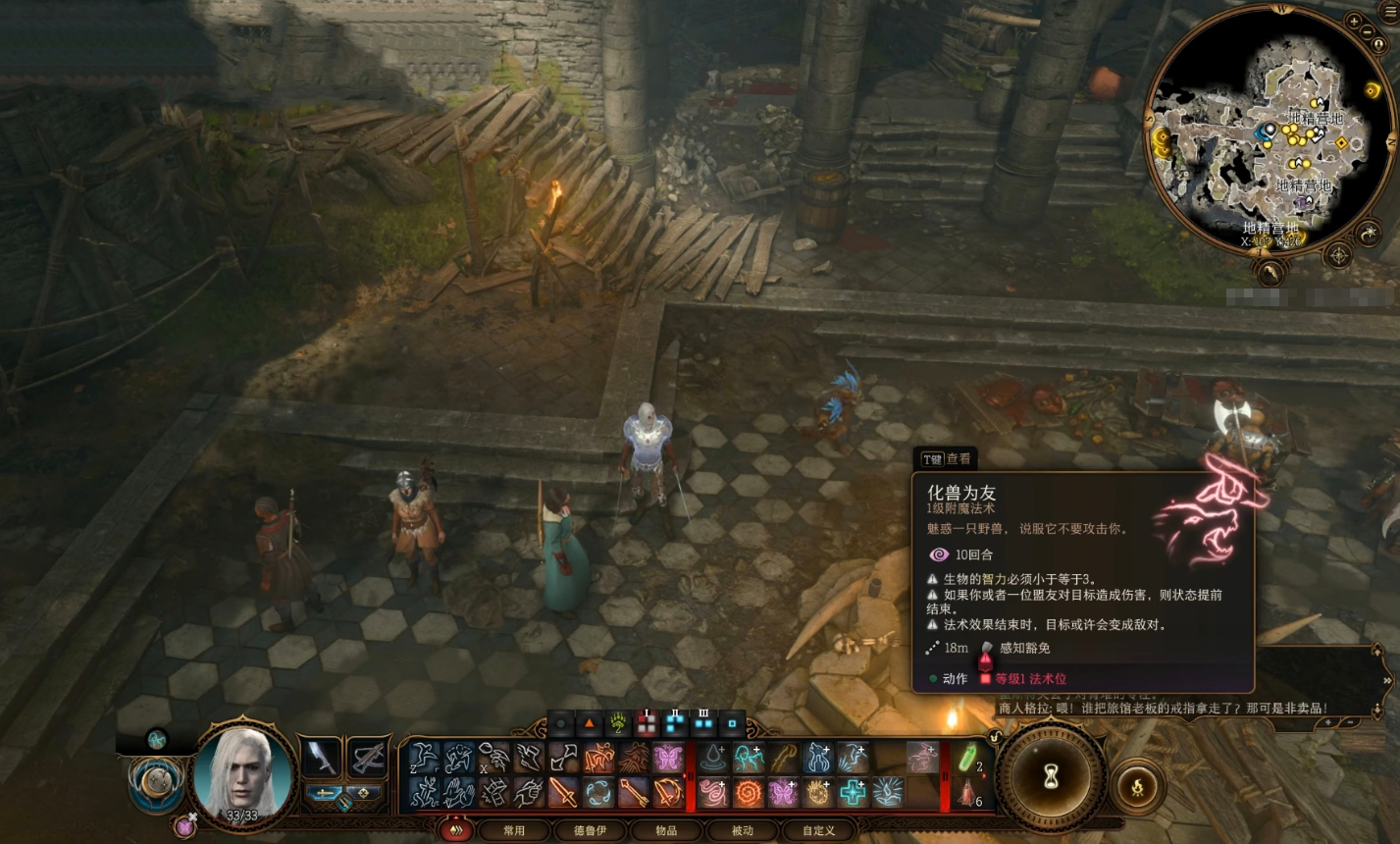Click the white-haired character portrait

point(243,771)
